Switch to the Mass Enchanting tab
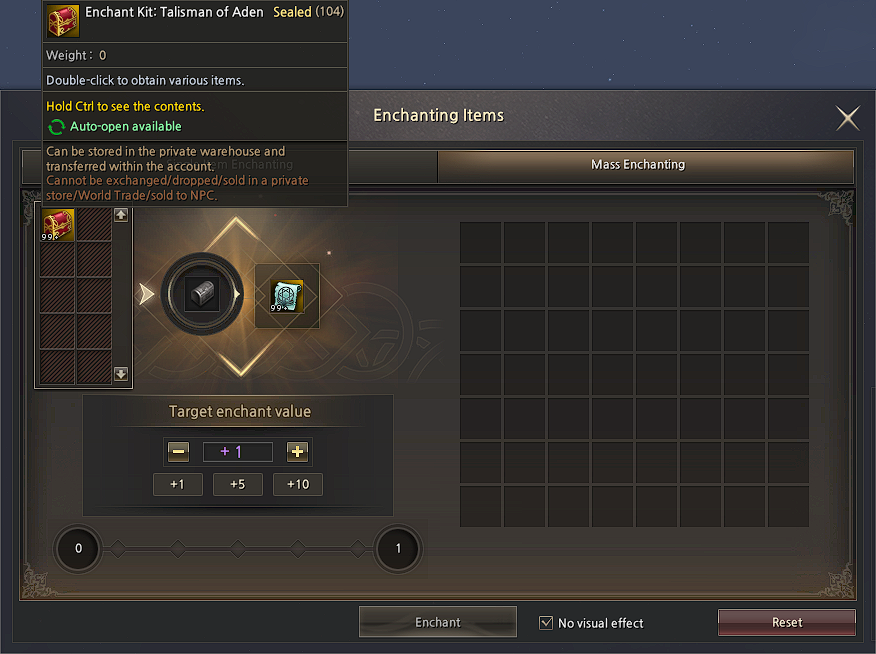The height and width of the screenshot is (654, 876). [645, 165]
